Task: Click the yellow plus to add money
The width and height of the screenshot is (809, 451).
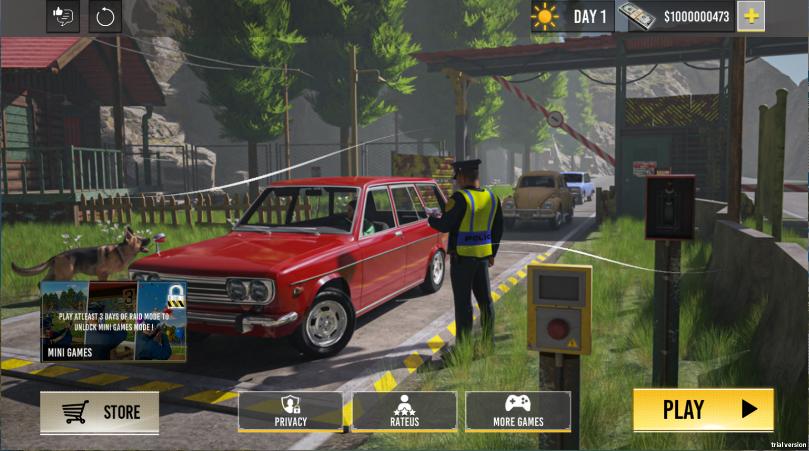Action: 751,15
